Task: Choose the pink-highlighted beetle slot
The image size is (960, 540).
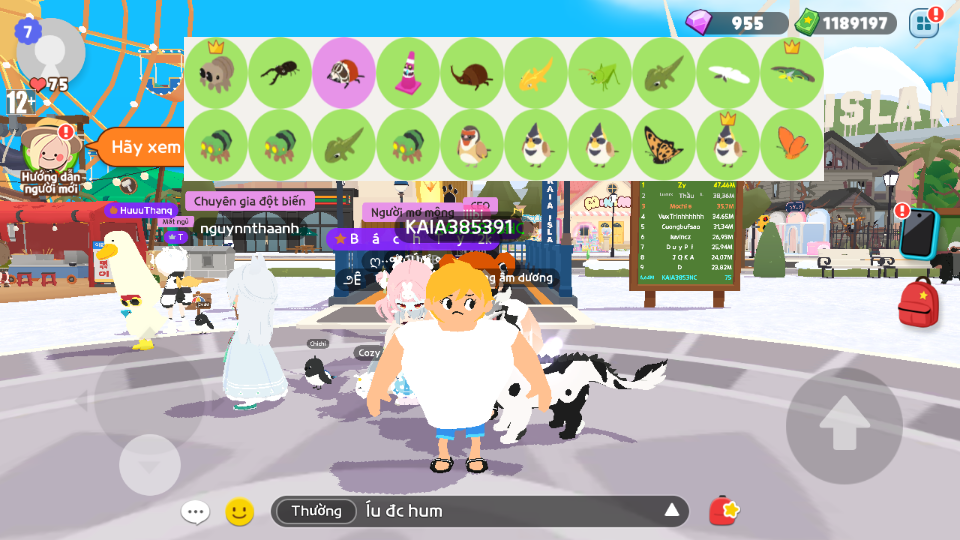Action: (344, 73)
